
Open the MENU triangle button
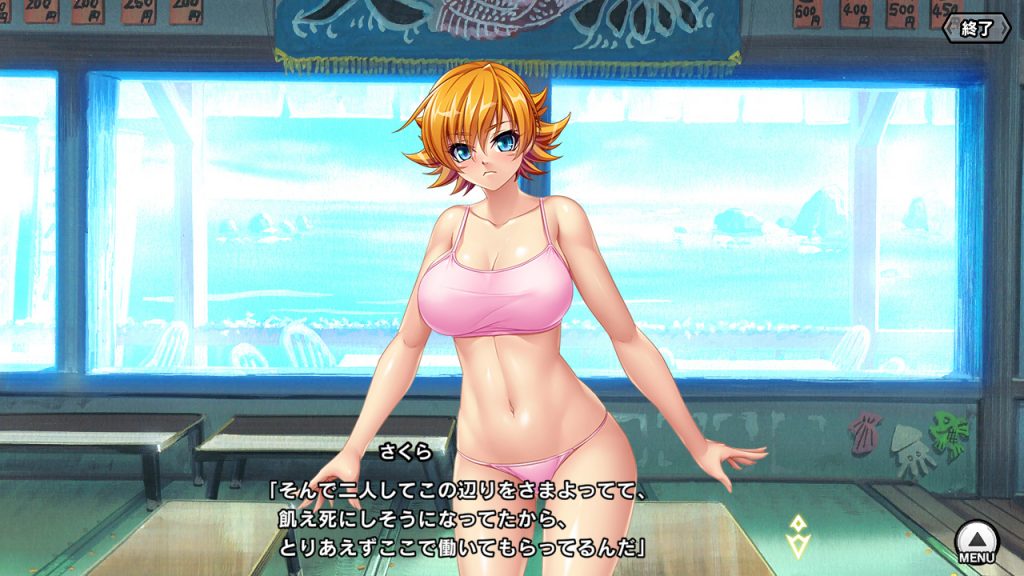975,540
